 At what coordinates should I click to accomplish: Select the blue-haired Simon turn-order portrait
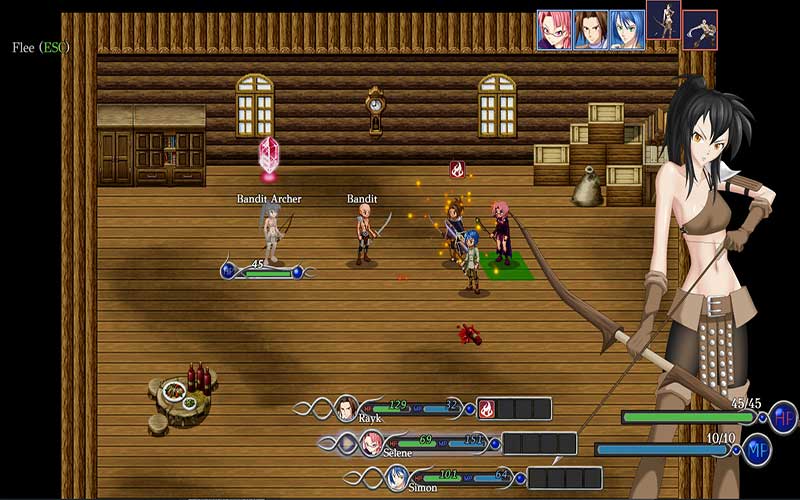point(627,29)
